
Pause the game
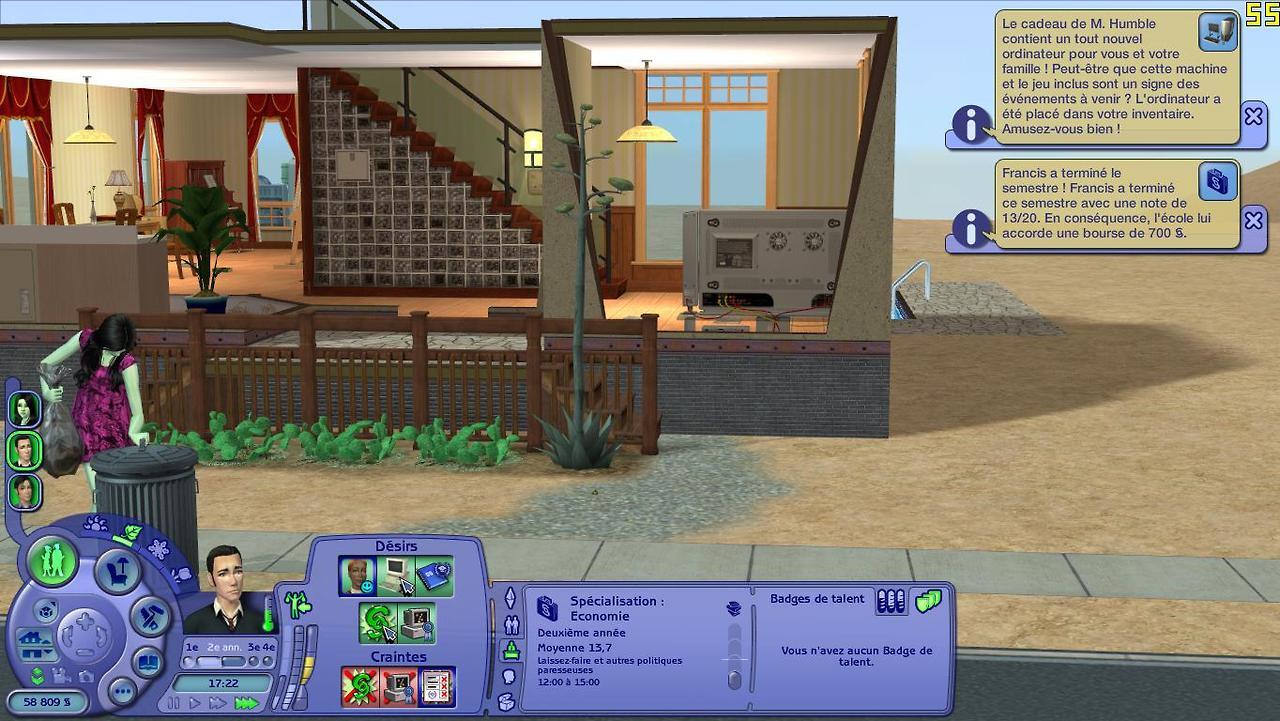(174, 703)
